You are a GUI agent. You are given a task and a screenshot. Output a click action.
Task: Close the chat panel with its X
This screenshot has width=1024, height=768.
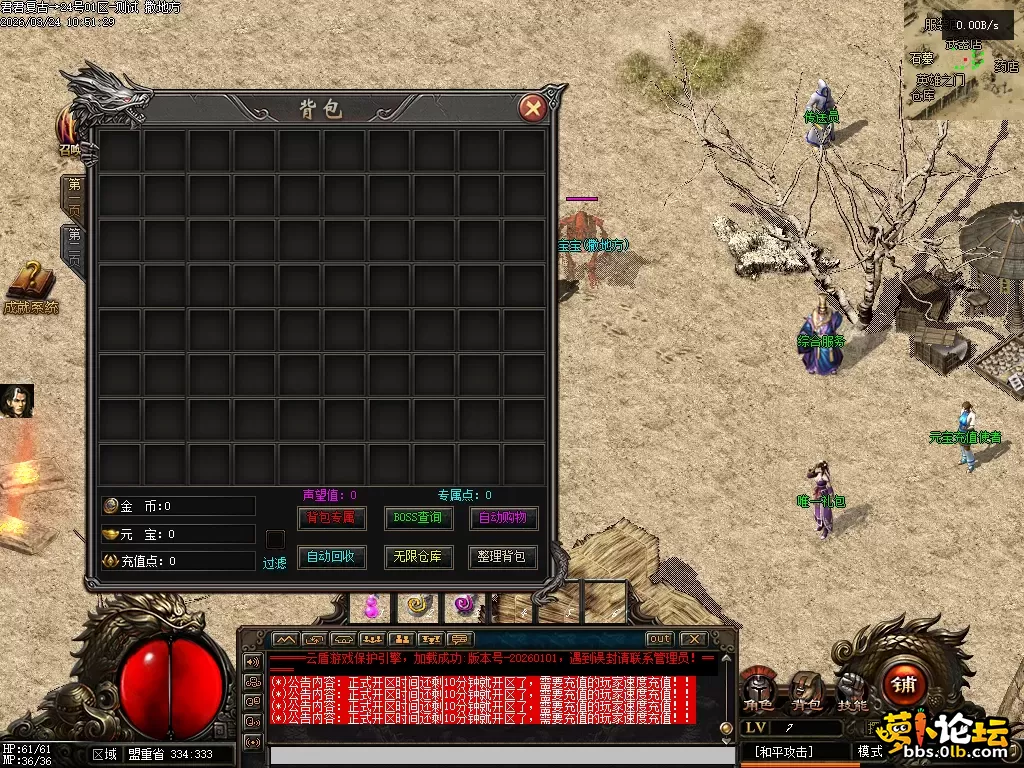tap(692, 639)
